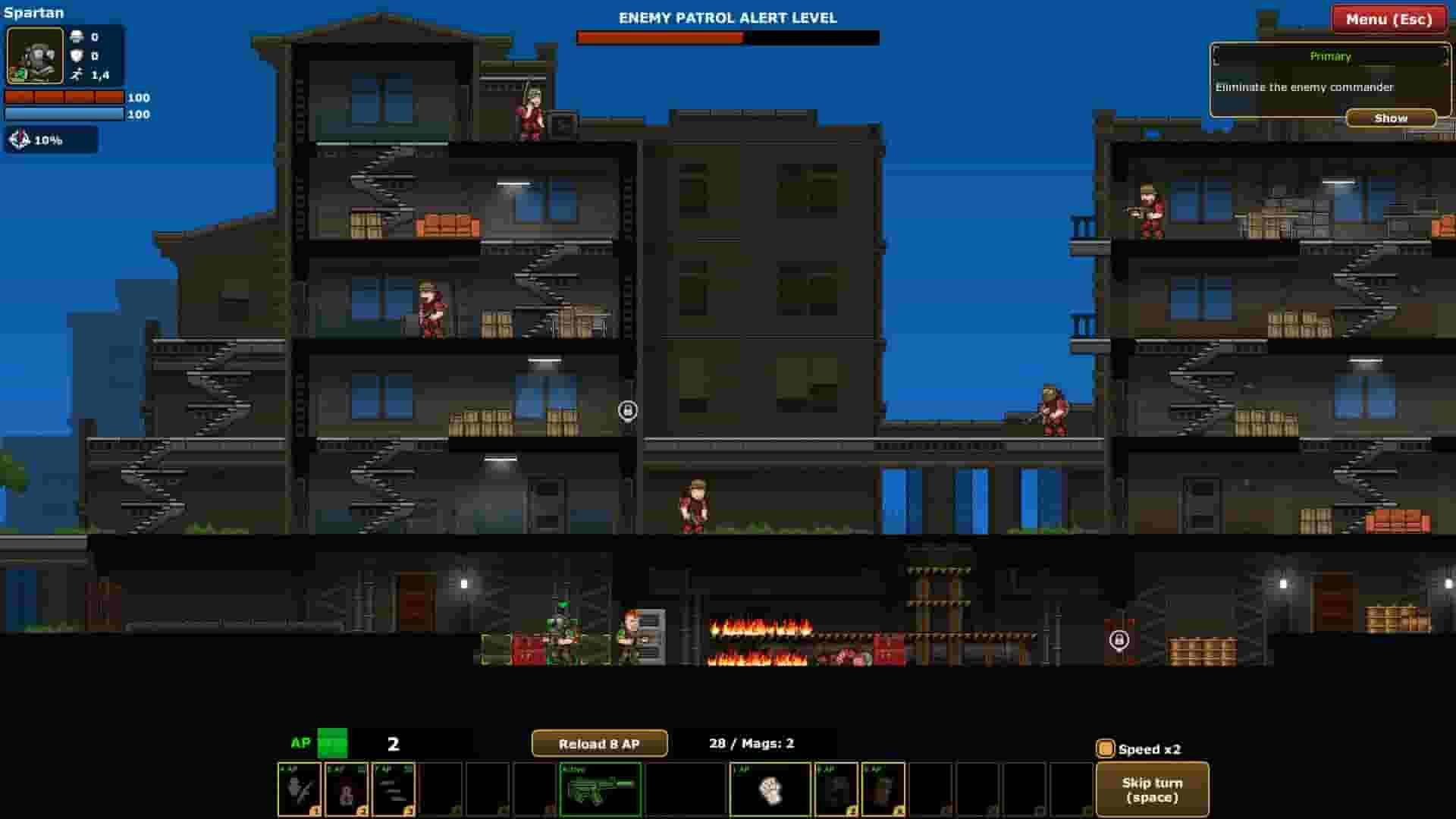Screen dimensions: 1456x819
Task: Click Spartan's character portrait
Action: tap(34, 56)
